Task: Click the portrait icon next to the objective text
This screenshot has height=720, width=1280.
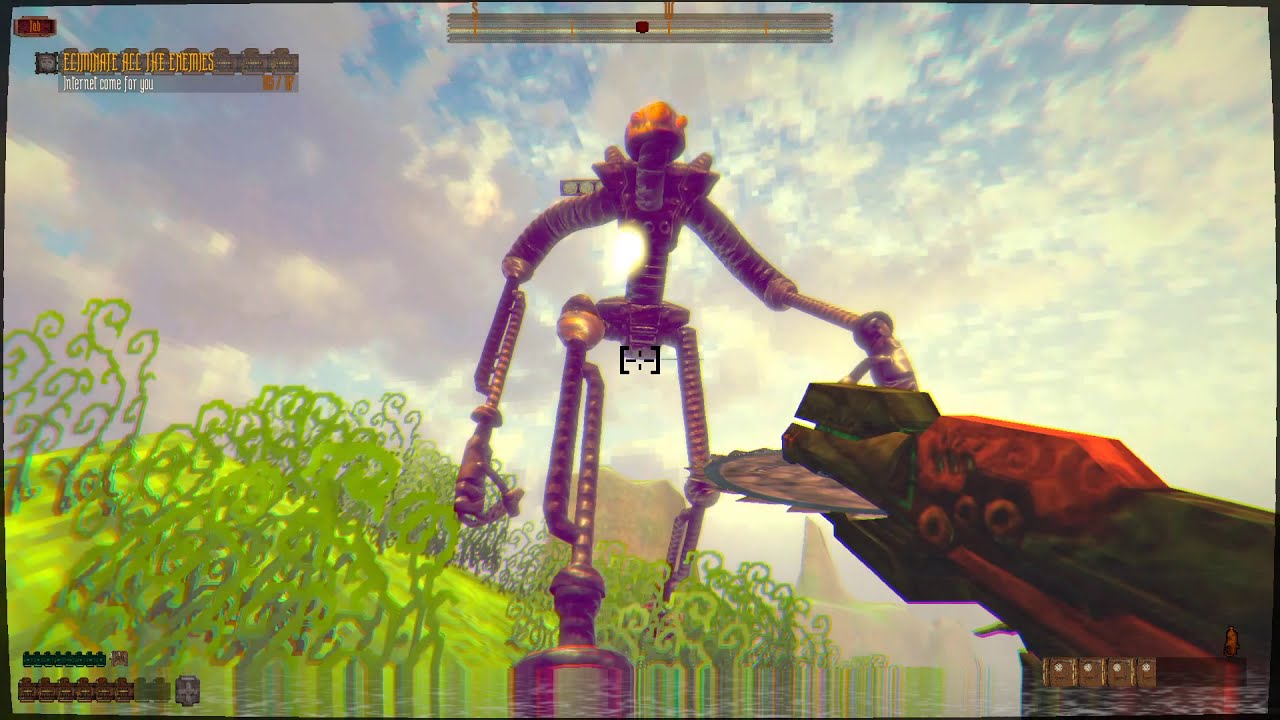Action: pos(46,62)
